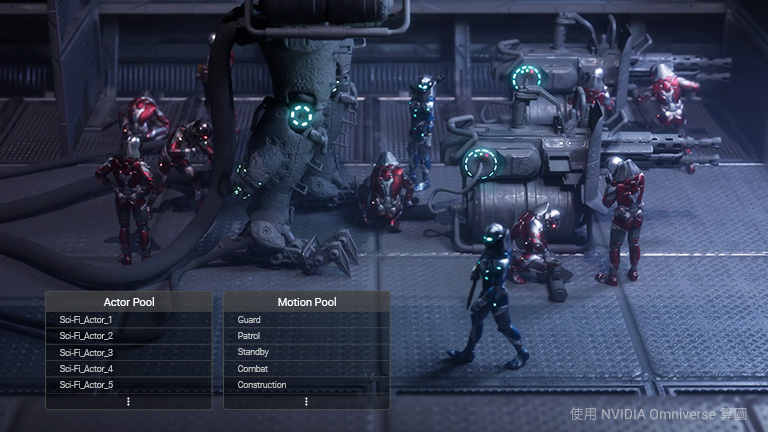The image size is (768, 432).
Task: Pick the Sci-Fi_Actor_3 row
Action: tap(87, 352)
